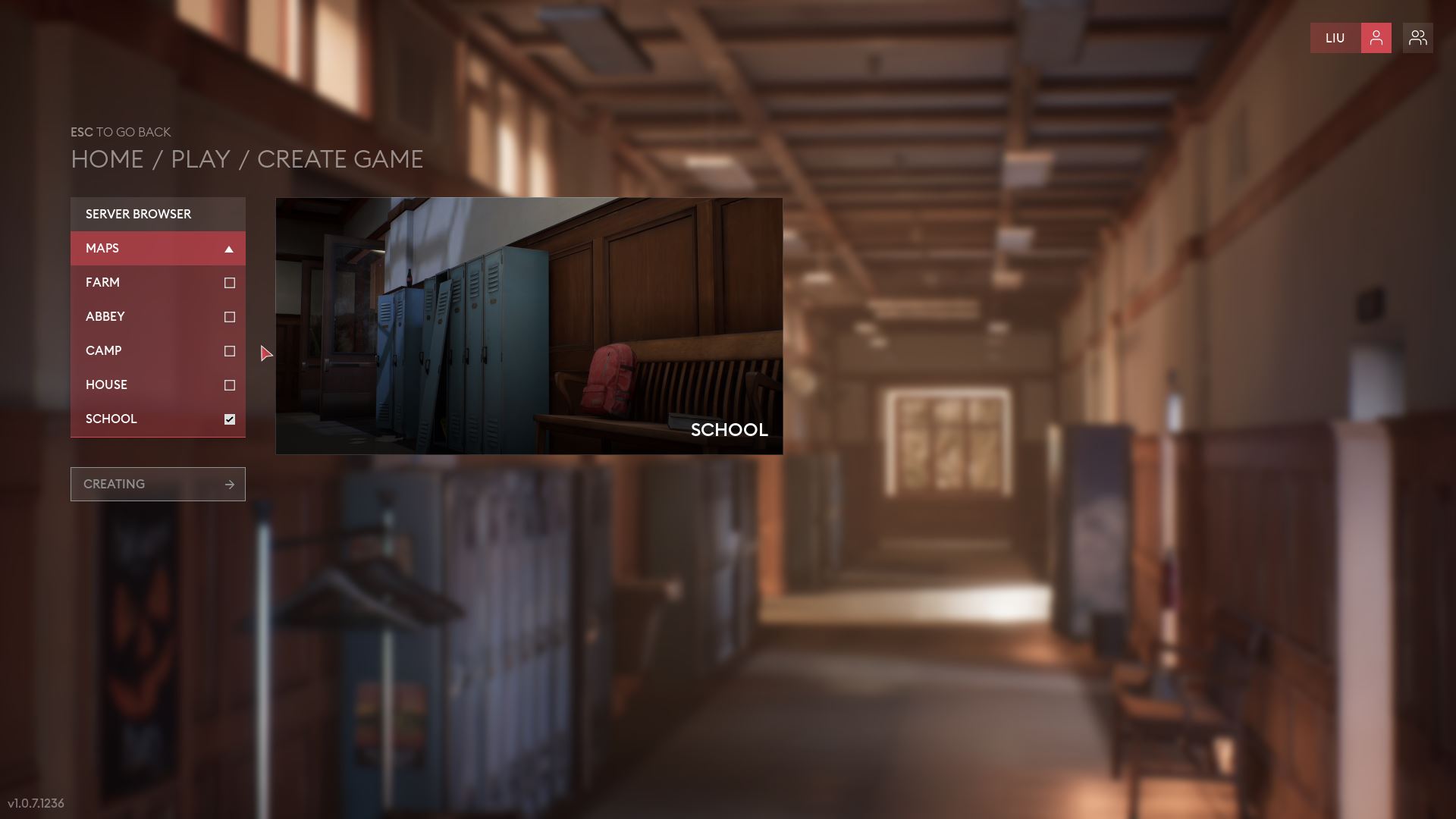Tick the Farm map checkbox
The height and width of the screenshot is (819, 1456).
(230, 283)
